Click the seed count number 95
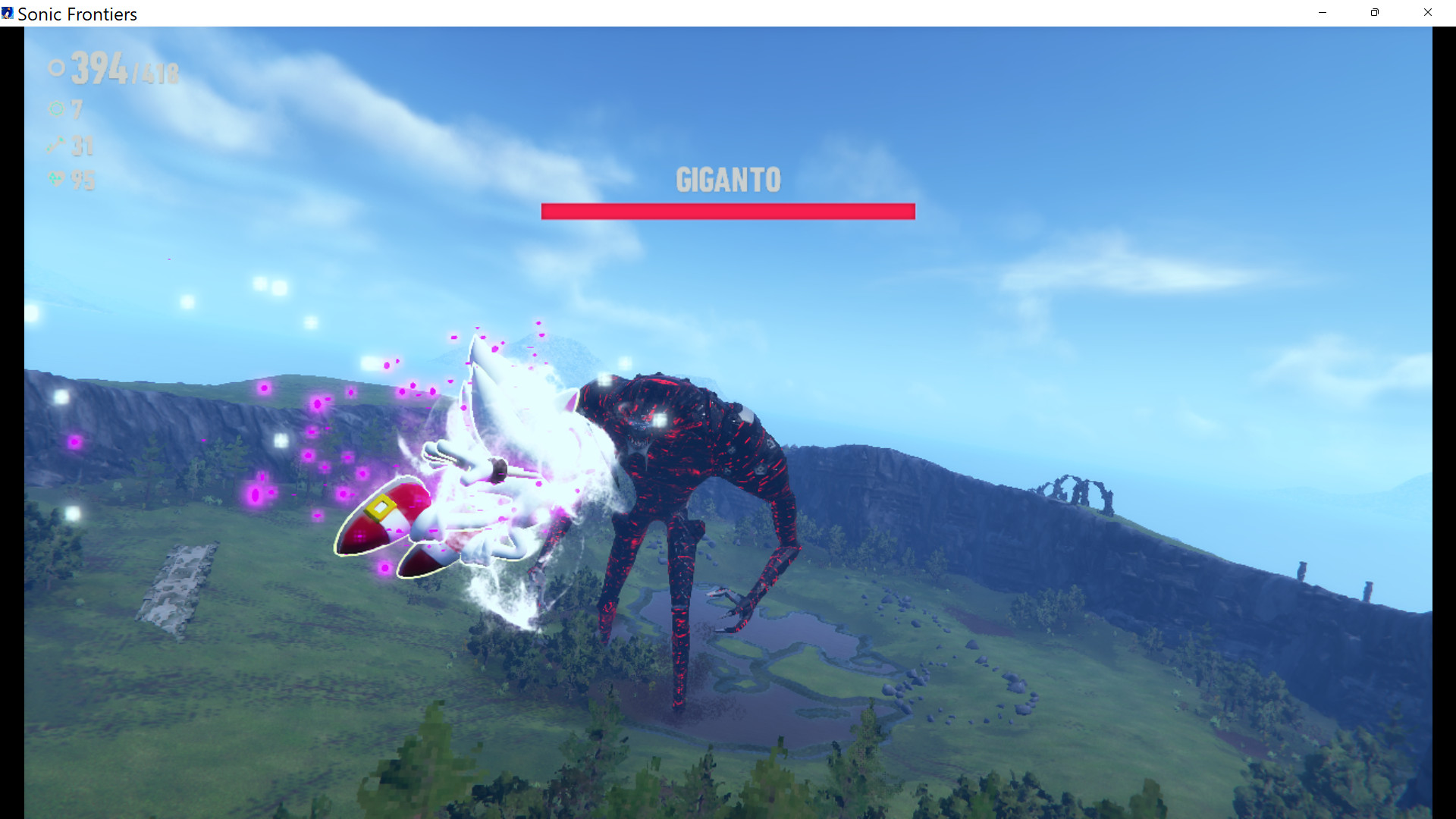 pyautogui.click(x=83, y=180)
